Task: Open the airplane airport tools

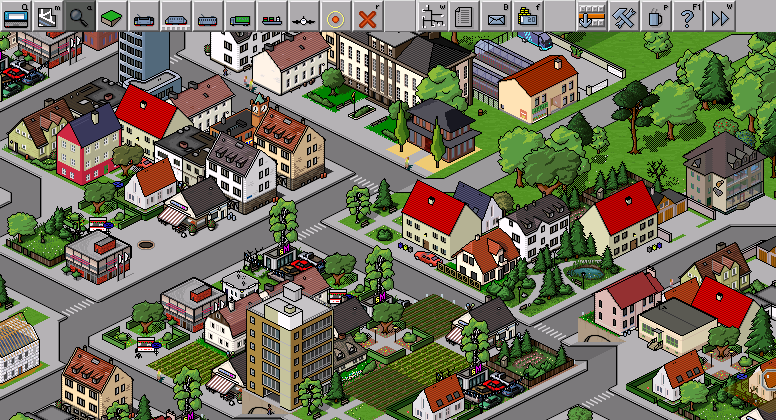Action: (x=304, y=16)
